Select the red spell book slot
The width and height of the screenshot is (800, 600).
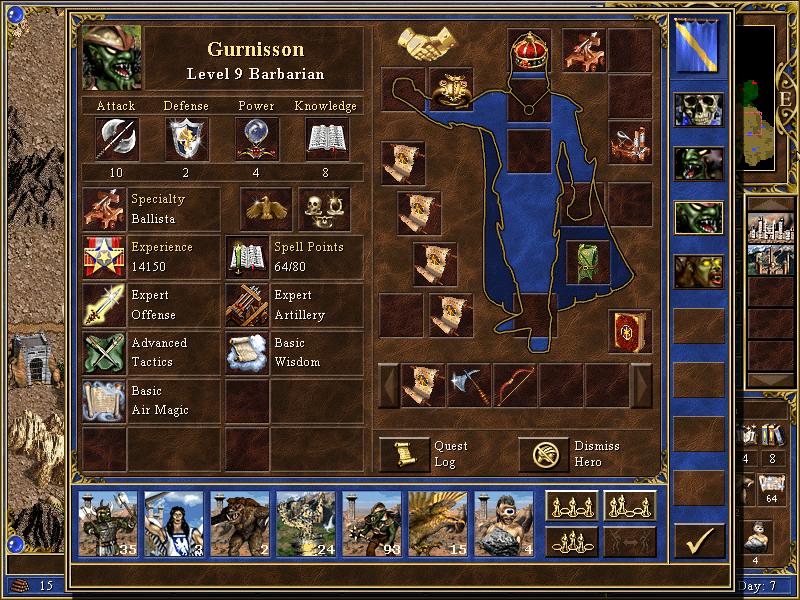pyautogui.click(x=629, y=331)
